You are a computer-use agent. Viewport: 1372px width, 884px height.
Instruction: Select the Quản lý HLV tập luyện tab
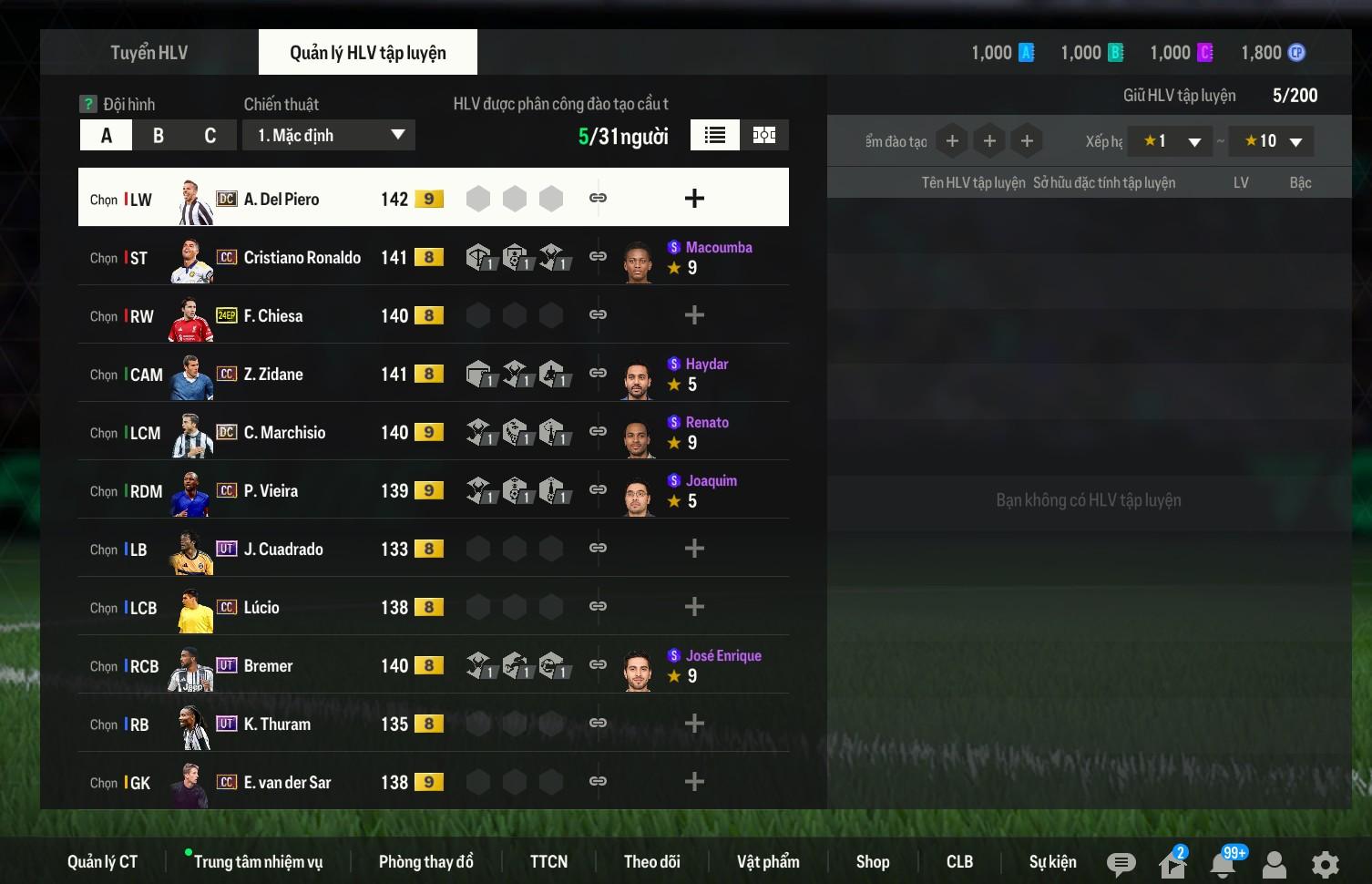point(367,53)
